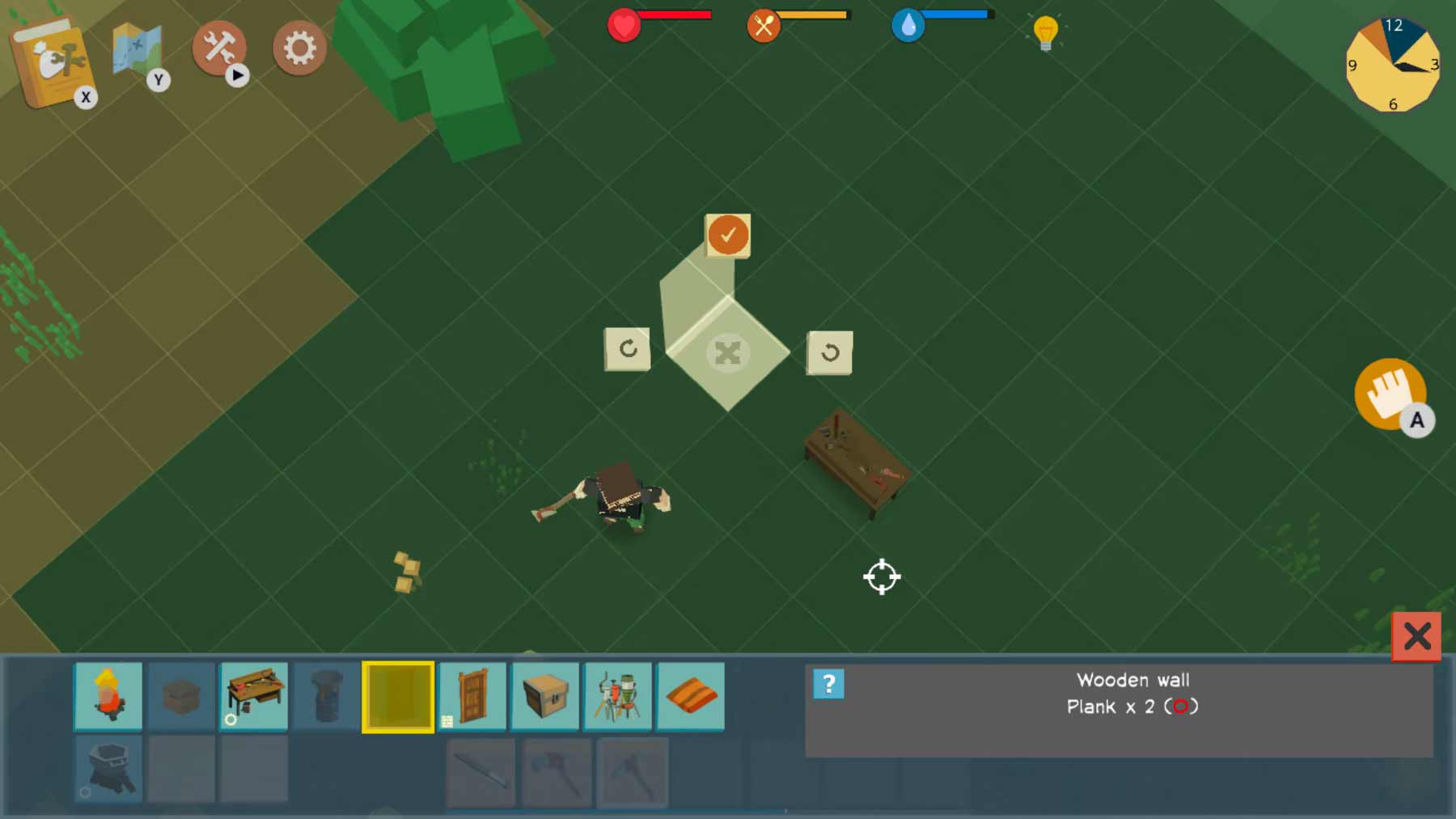Choose the distiller machine build item
The width and height of the screenshot is (1456, 819).
[618, 695]
